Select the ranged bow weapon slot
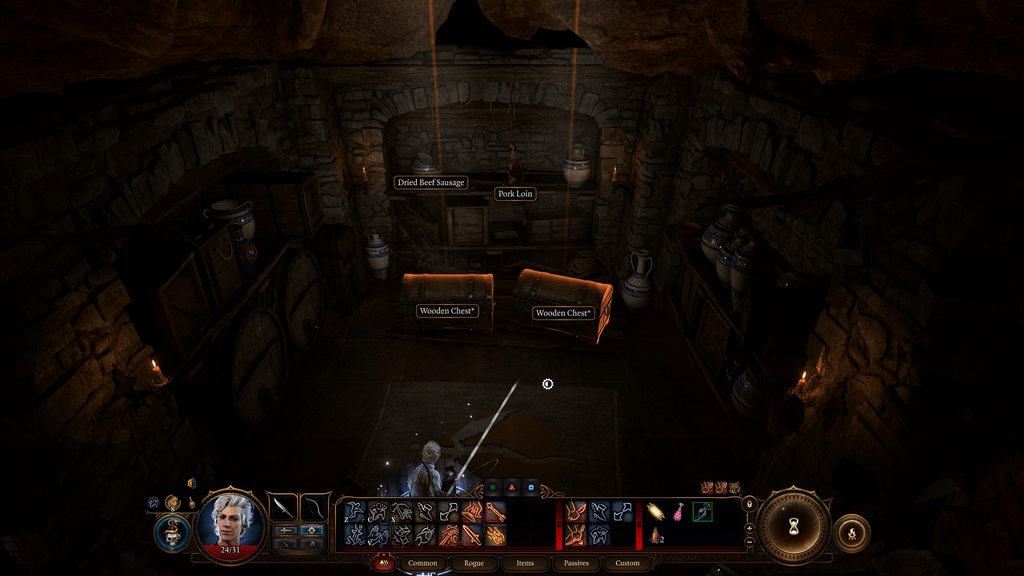1024x576 pixels. click(315, 507)
